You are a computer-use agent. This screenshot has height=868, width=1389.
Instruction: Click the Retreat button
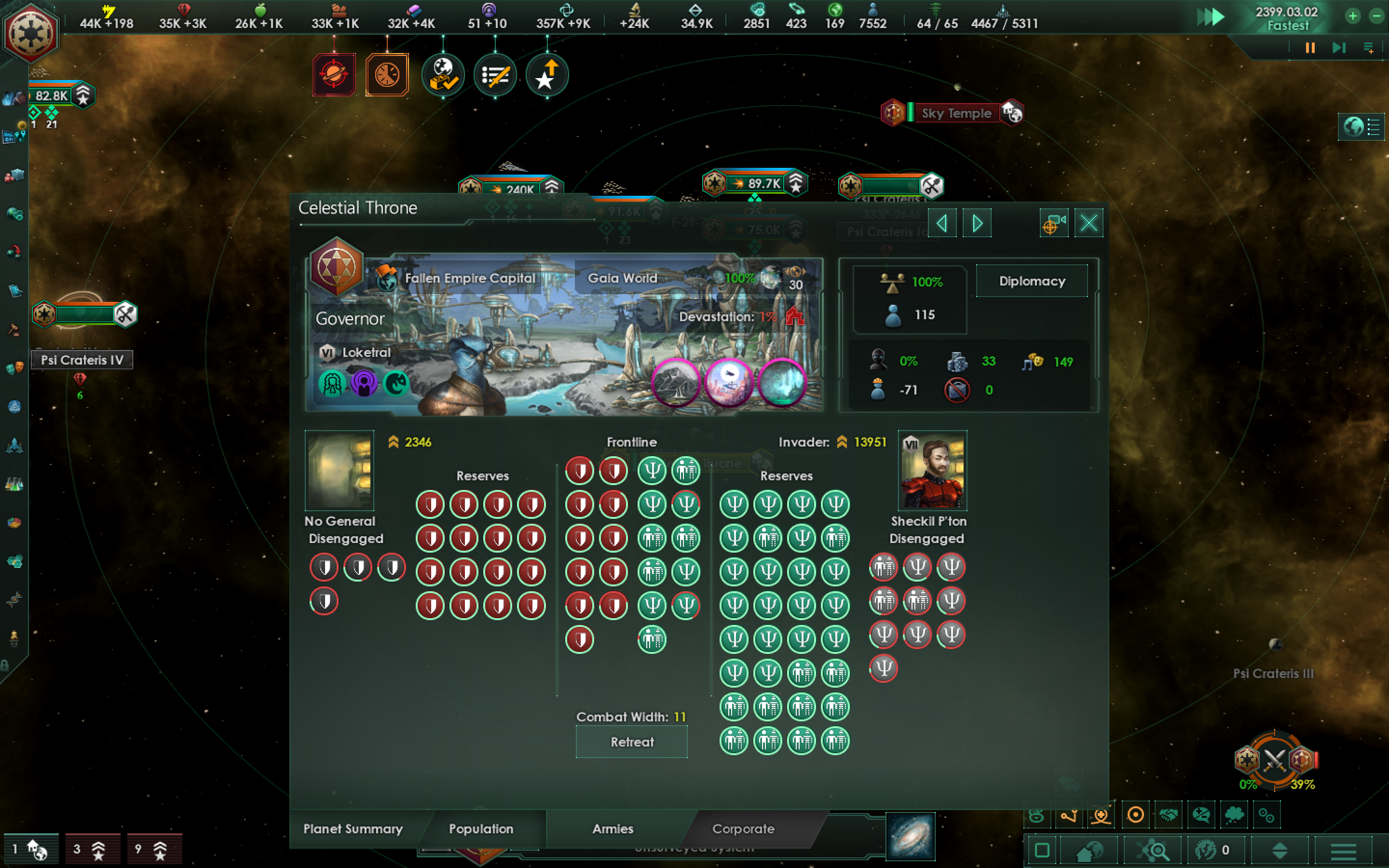pos(631,742)
